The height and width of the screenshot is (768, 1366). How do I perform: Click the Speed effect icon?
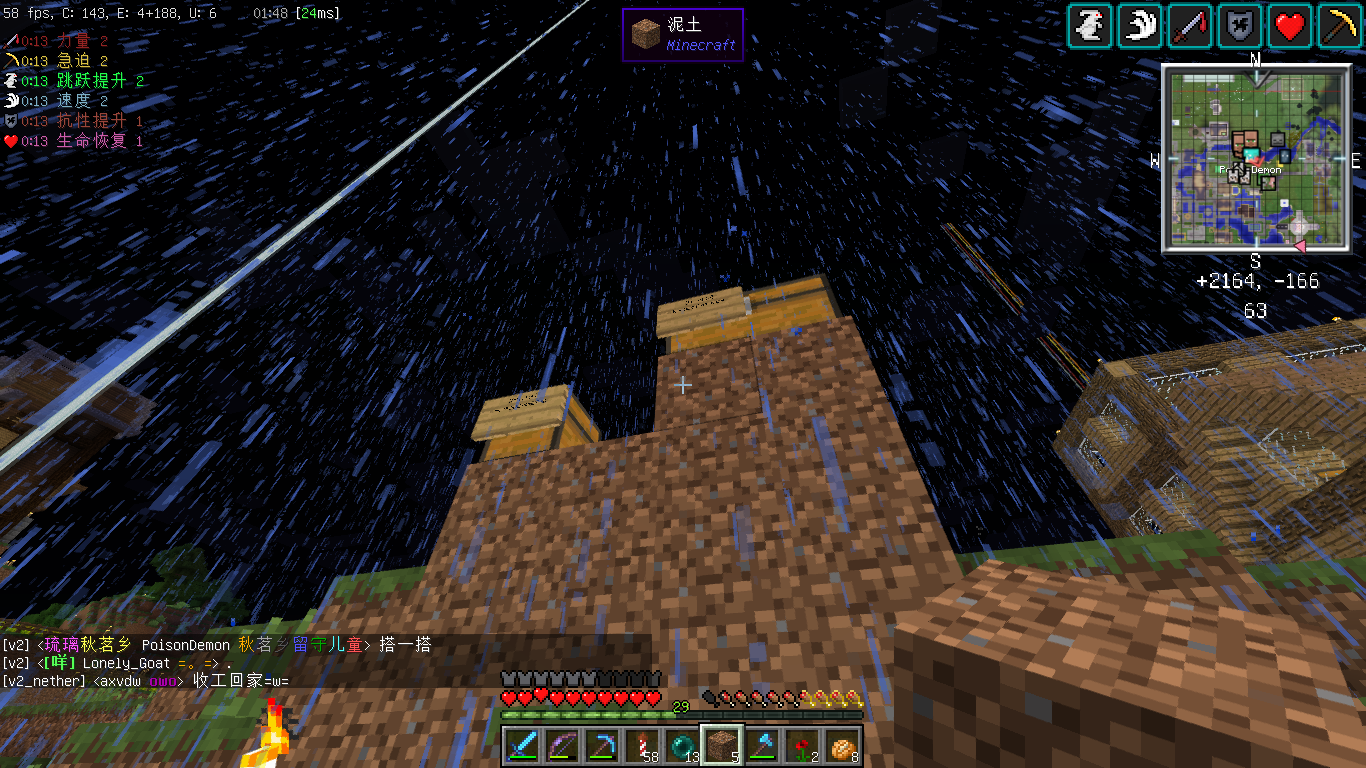[1140, 26]
